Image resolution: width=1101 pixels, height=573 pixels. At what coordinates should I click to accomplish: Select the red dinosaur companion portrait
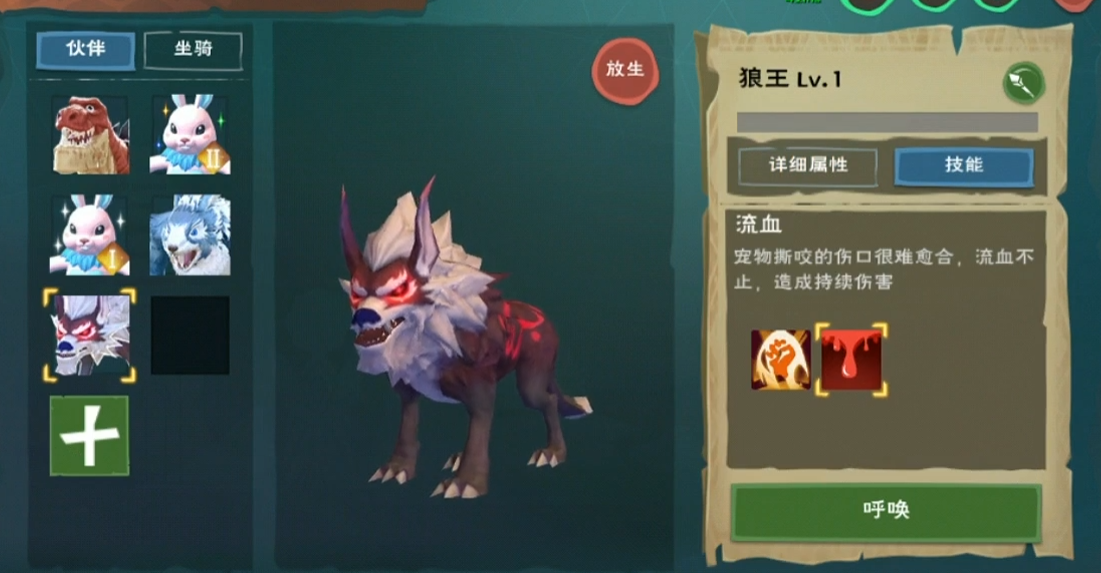[90, 135]
